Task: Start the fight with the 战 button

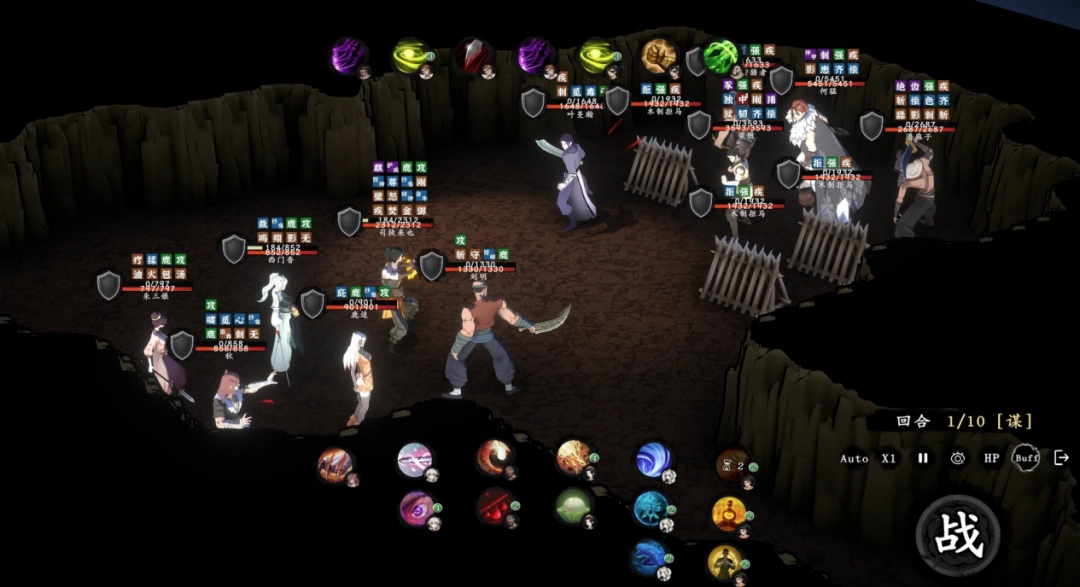Action: pyautogui.click(x=958, y=535)
